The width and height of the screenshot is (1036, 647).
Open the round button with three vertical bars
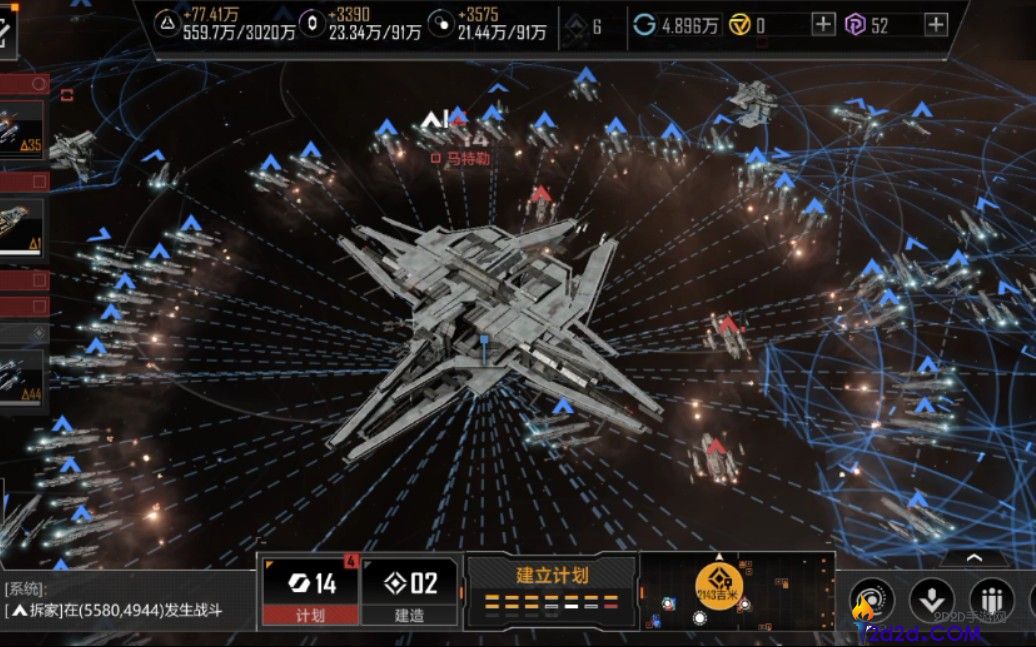(x=991, y=600)
